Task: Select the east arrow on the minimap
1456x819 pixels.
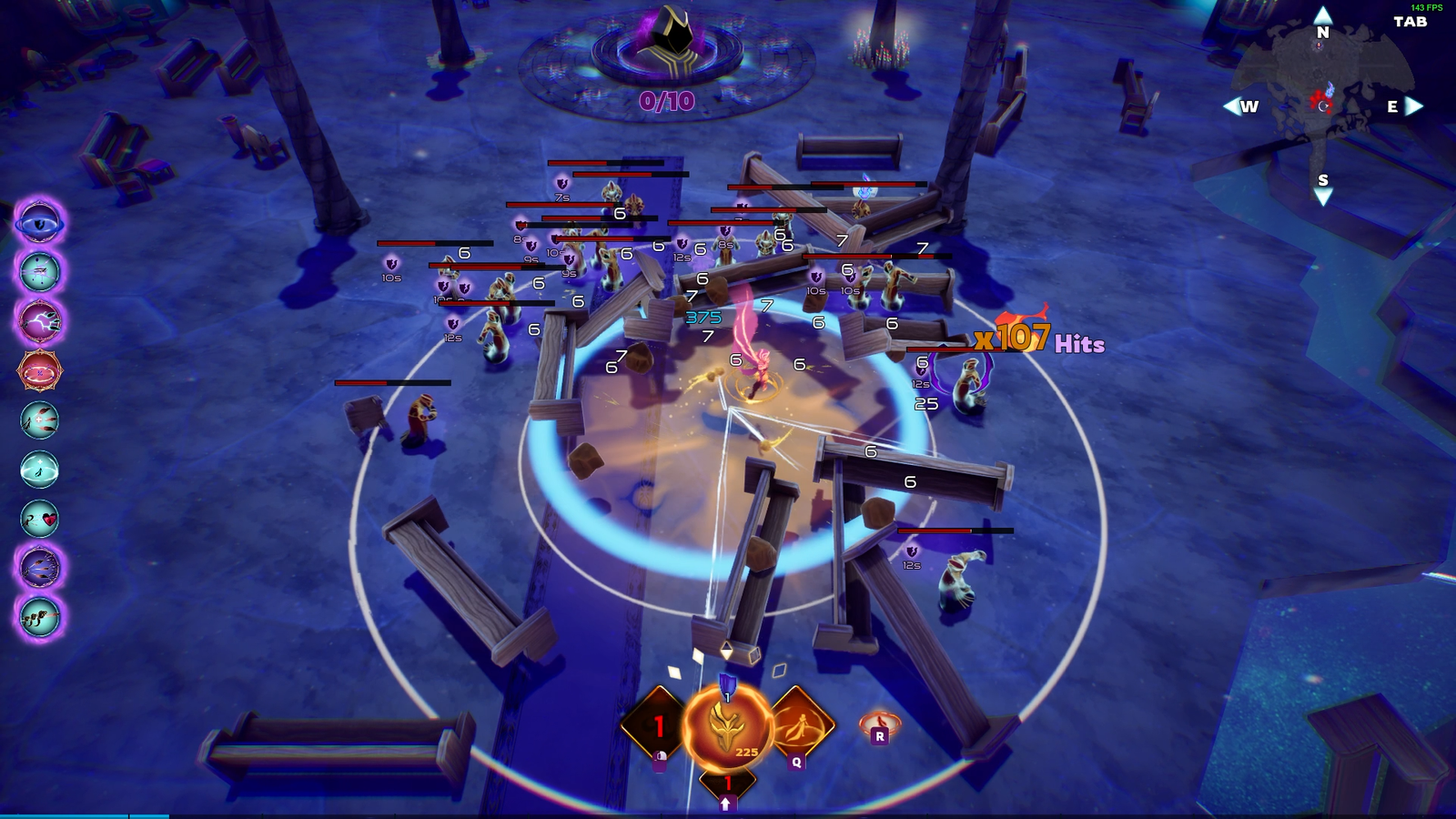Action: point(1413,106)
